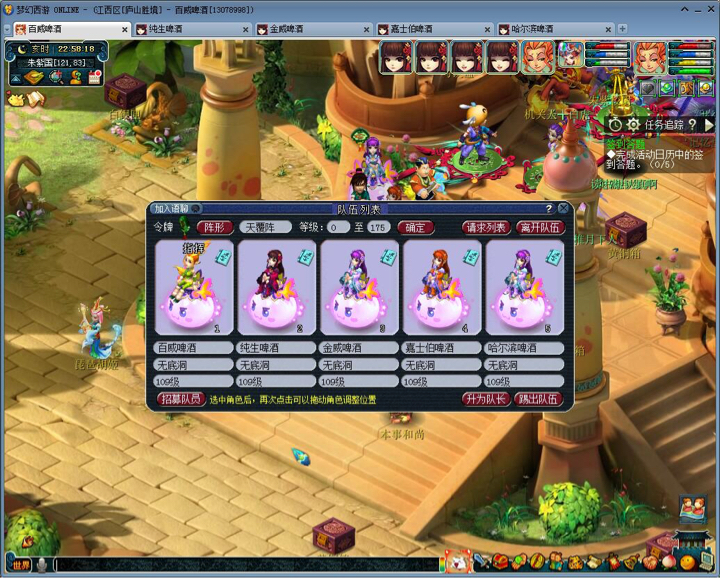Image resolution: width=720 pixels, height=578 pixels.
Task: Open the 世界 chat channel selector
Action: click(x=21, y=565)
